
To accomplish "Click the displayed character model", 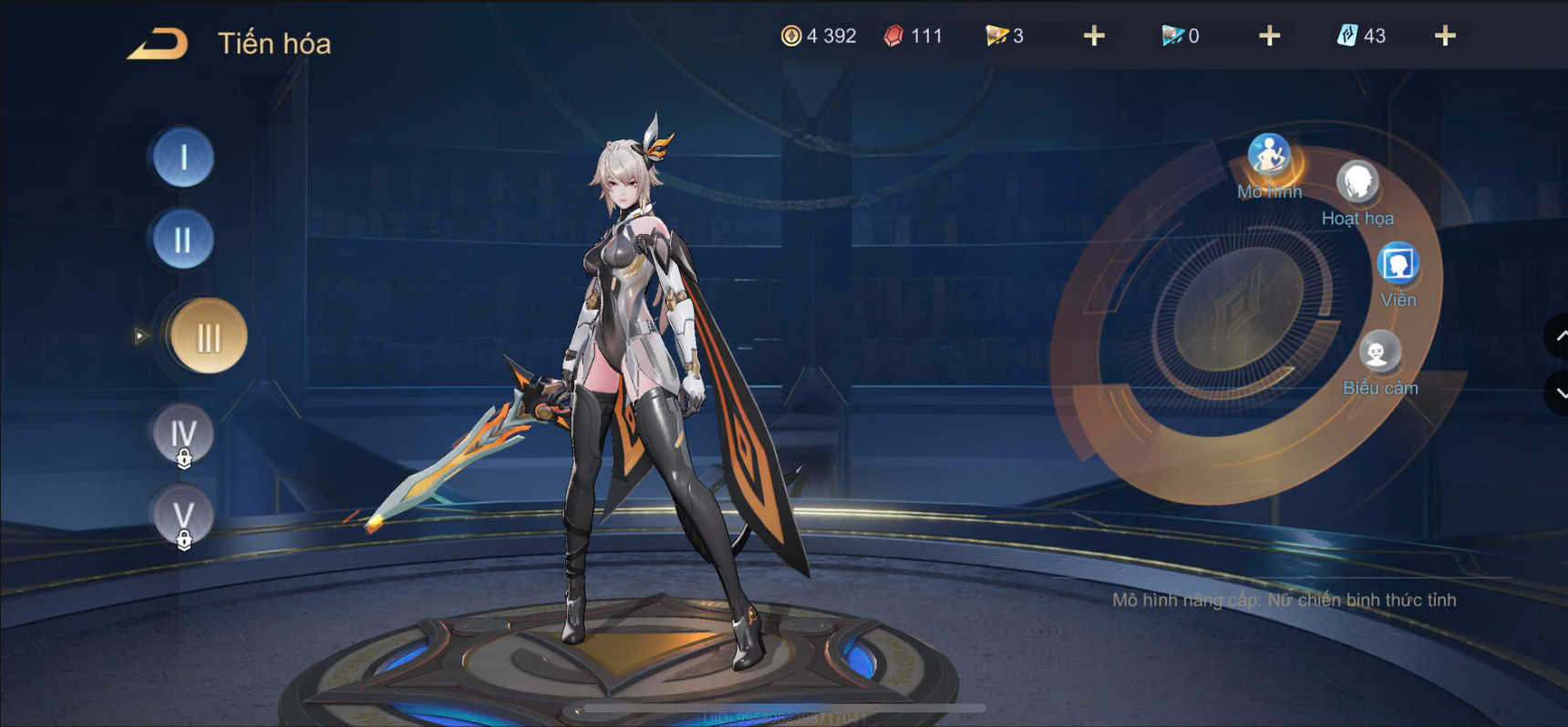I will [629, 364].
